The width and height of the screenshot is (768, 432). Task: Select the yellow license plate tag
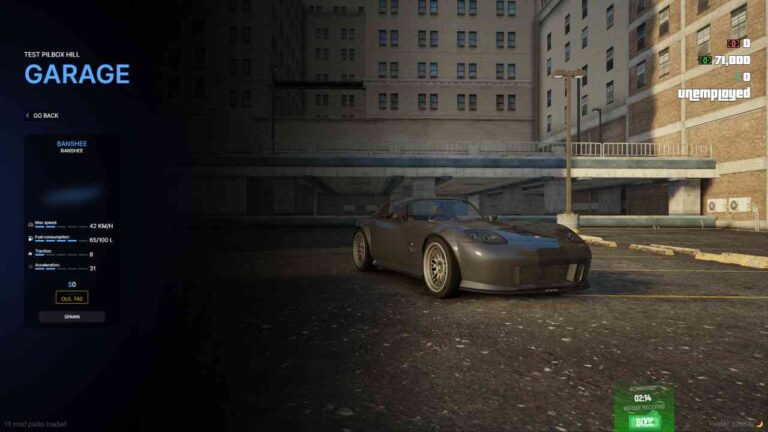coord(72,297)
